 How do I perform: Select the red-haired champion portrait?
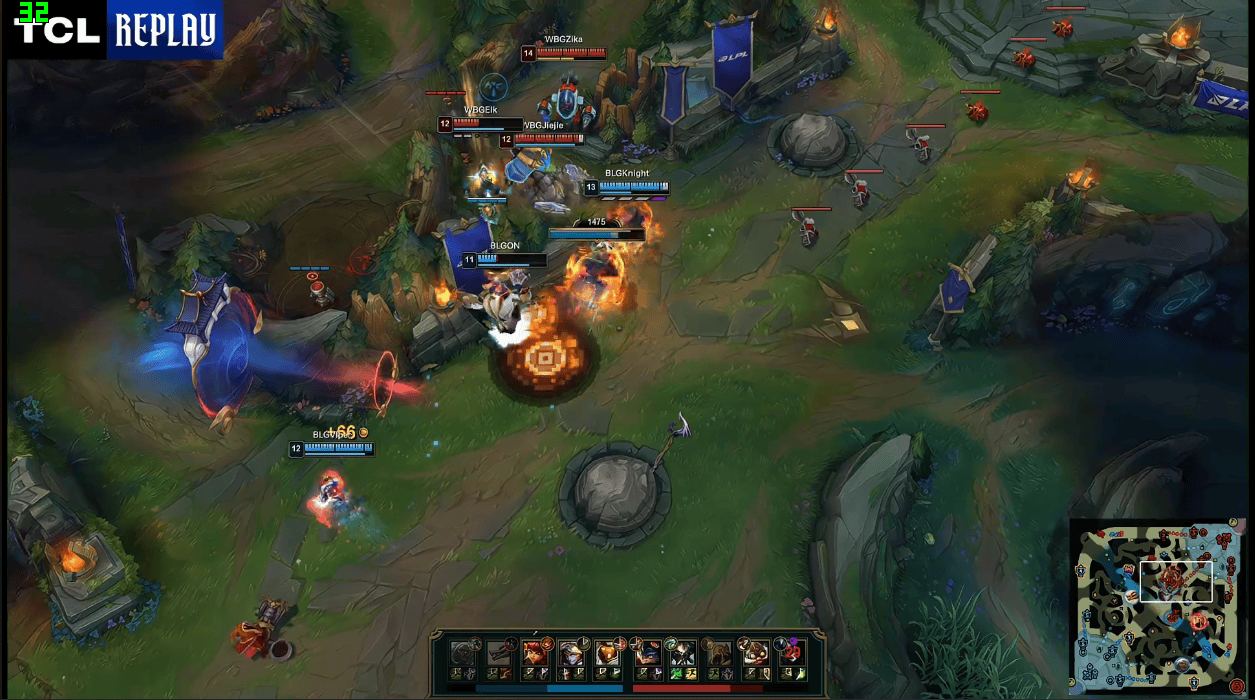534,653
